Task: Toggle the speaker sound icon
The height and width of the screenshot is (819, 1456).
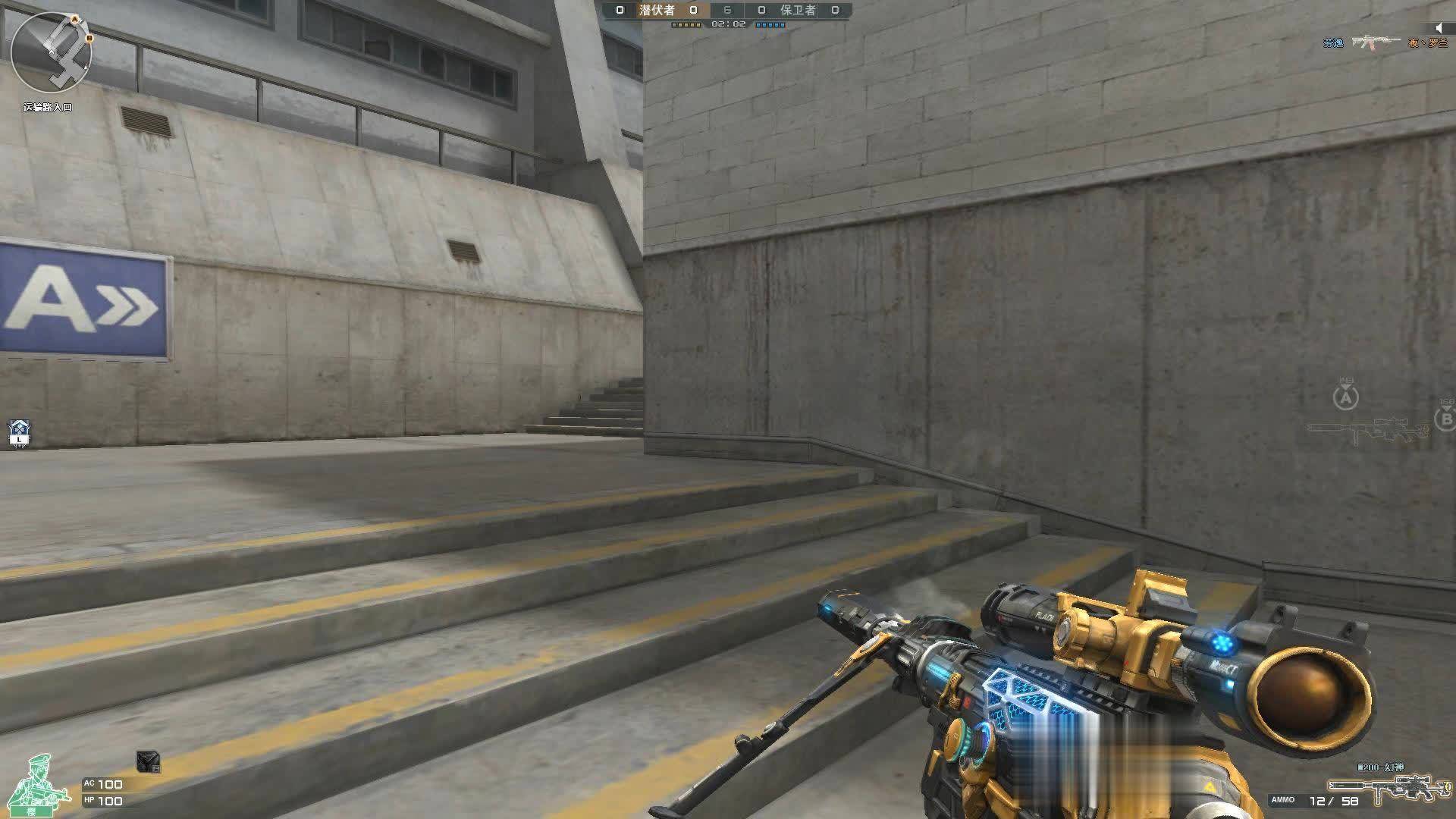Action: 1439,28
